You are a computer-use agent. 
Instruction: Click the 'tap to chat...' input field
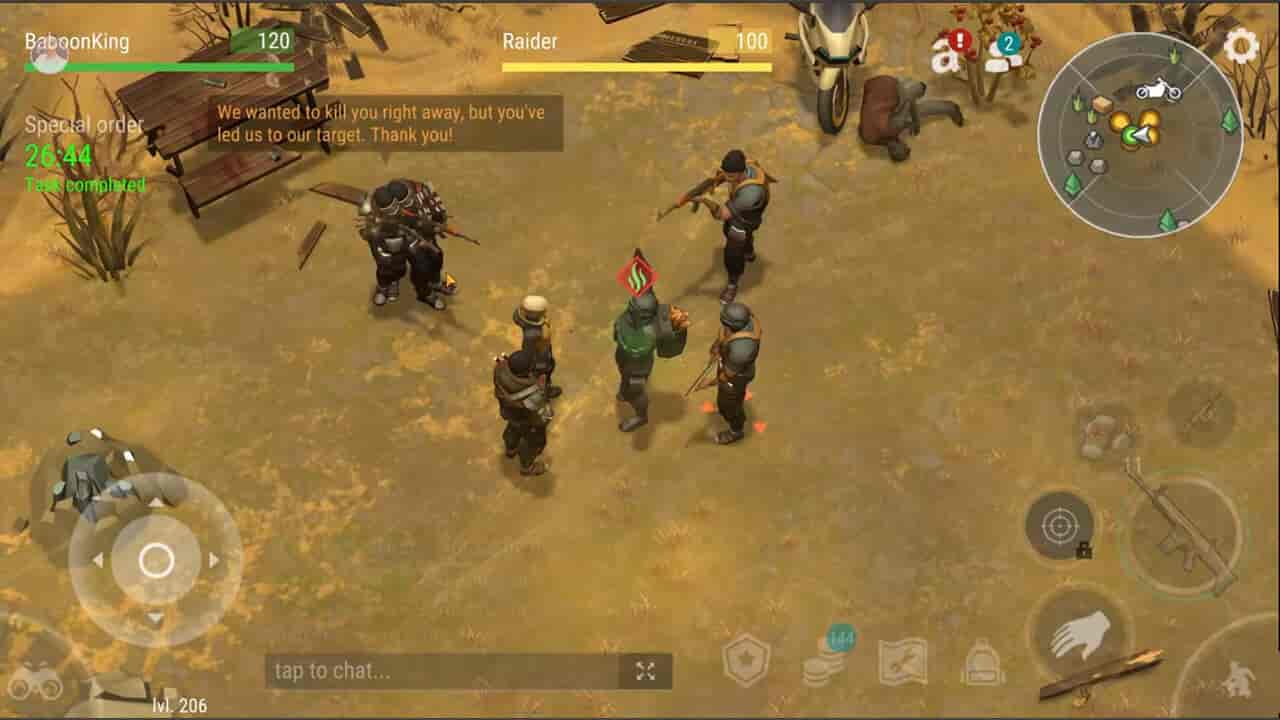click(x=420, y=669)
